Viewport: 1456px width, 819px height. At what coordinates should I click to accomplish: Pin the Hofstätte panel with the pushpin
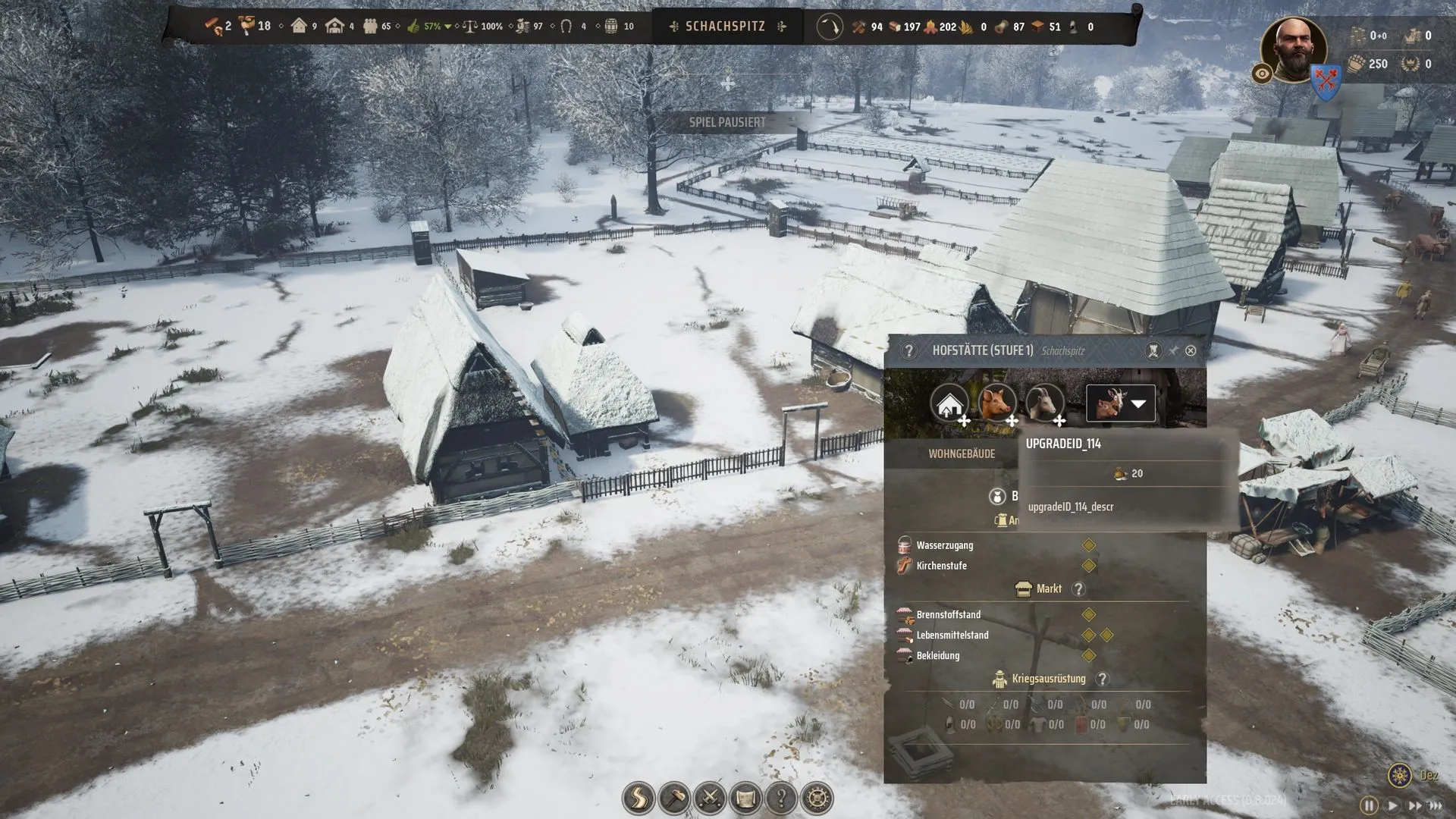(x=1173, y=350)
